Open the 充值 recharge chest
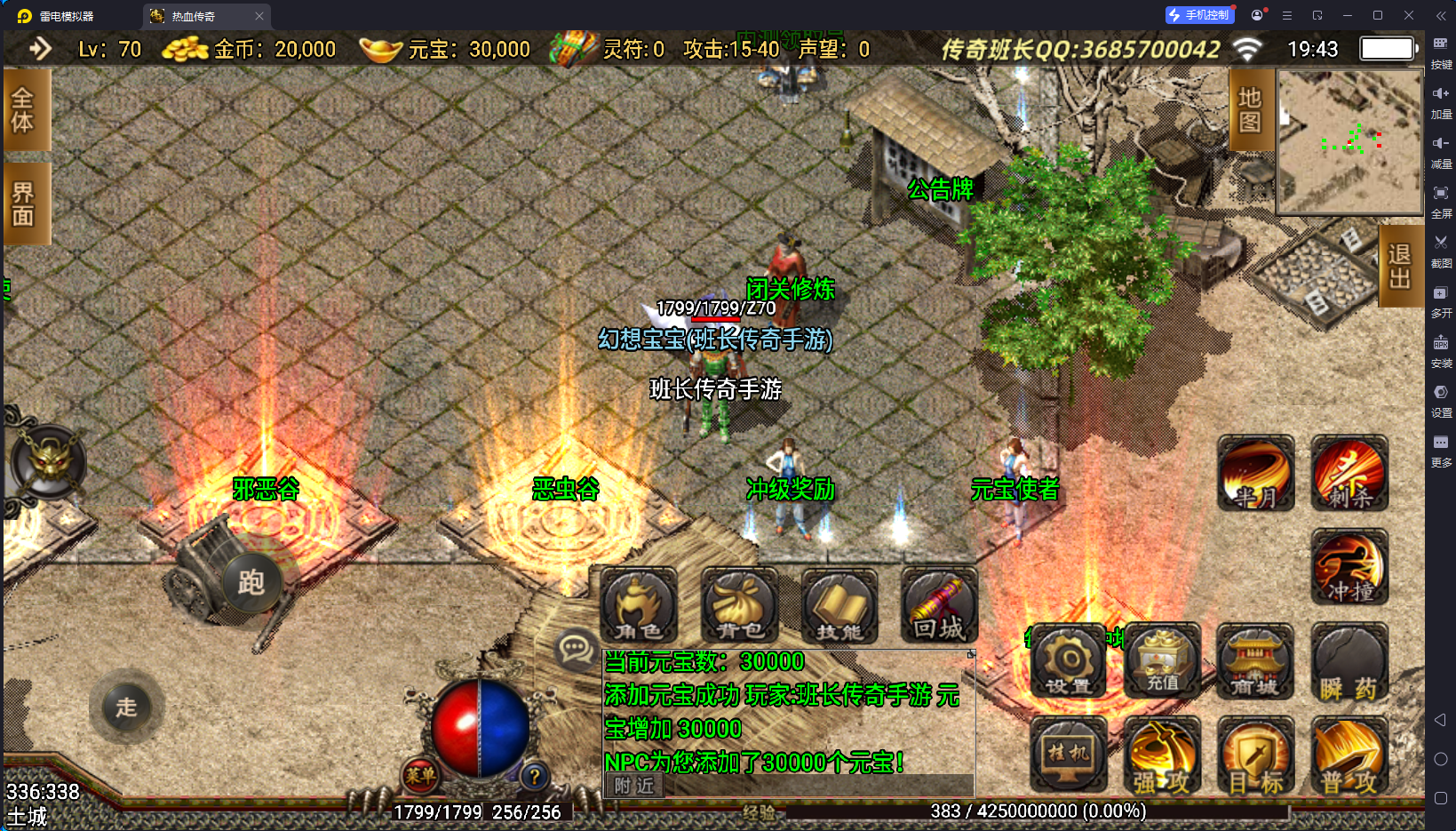Image resolution: width=1456 pixels, height=831 pixels. (x=1162, y=661)
